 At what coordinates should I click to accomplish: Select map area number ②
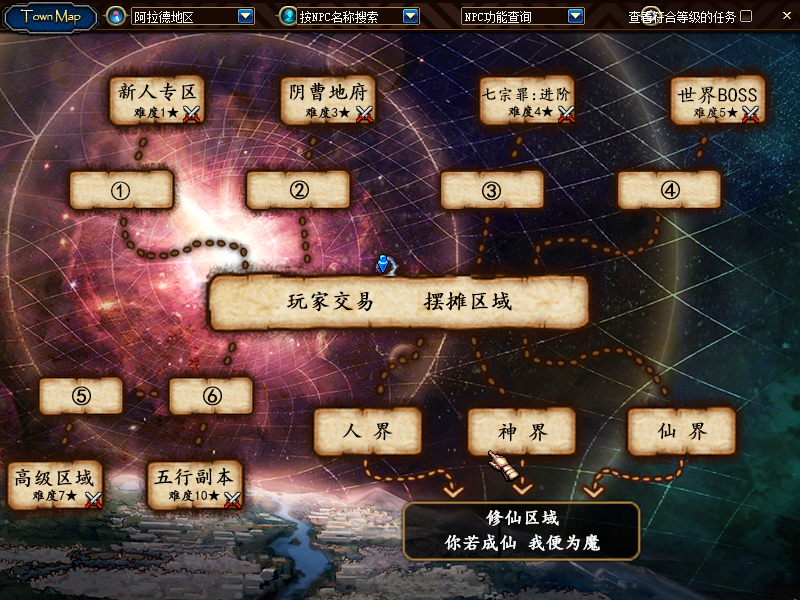298,190
